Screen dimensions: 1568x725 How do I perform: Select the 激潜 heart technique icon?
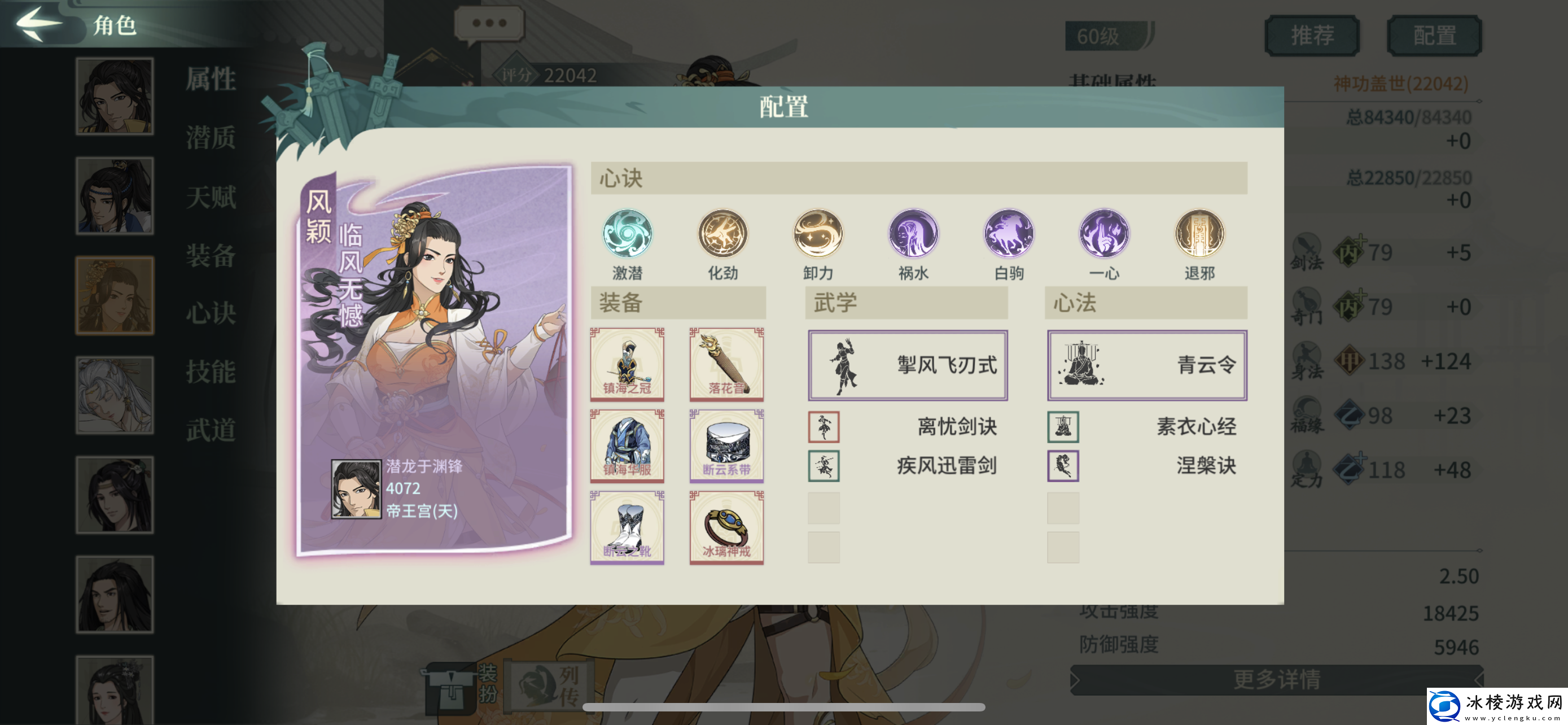628,234
